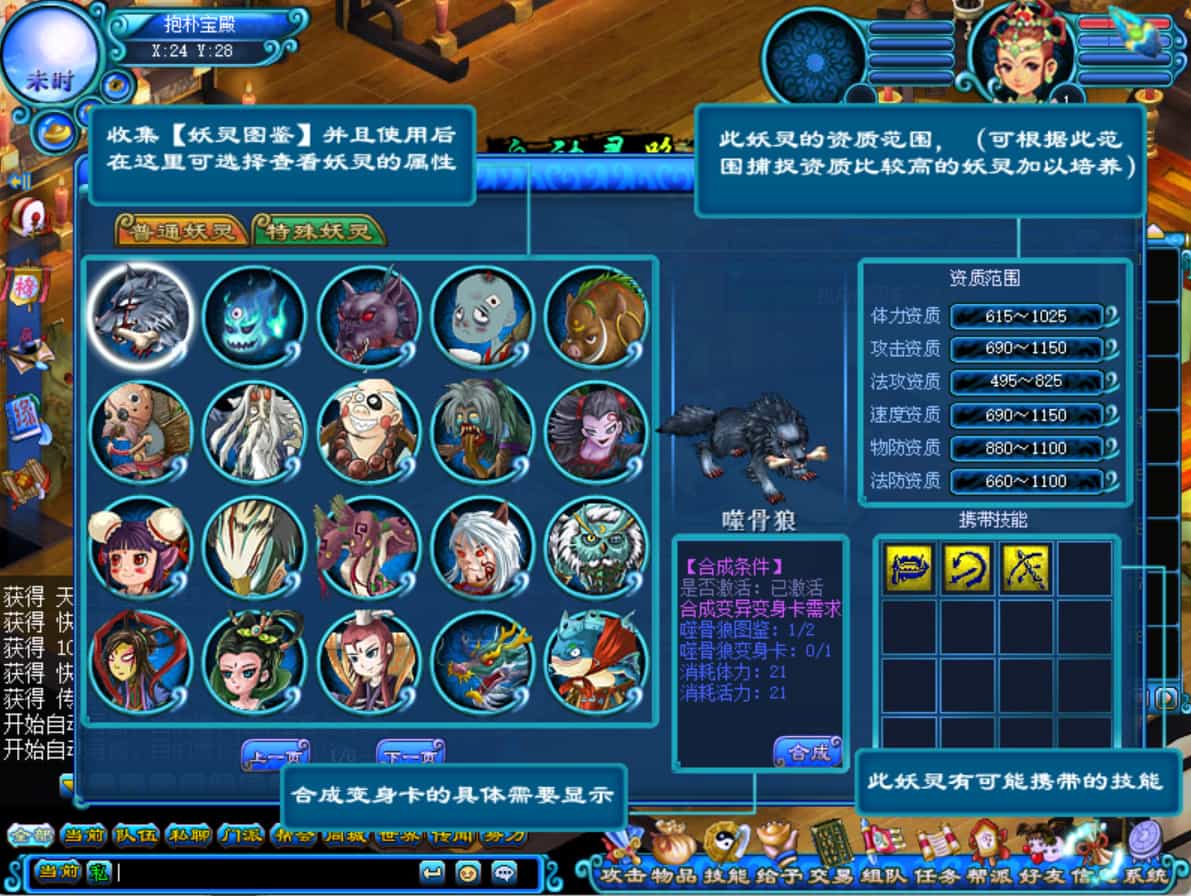Open the 特殊妖灵 tab
Image resolution: width=1191 pixels, height=896 pixels.
(319, 232)
